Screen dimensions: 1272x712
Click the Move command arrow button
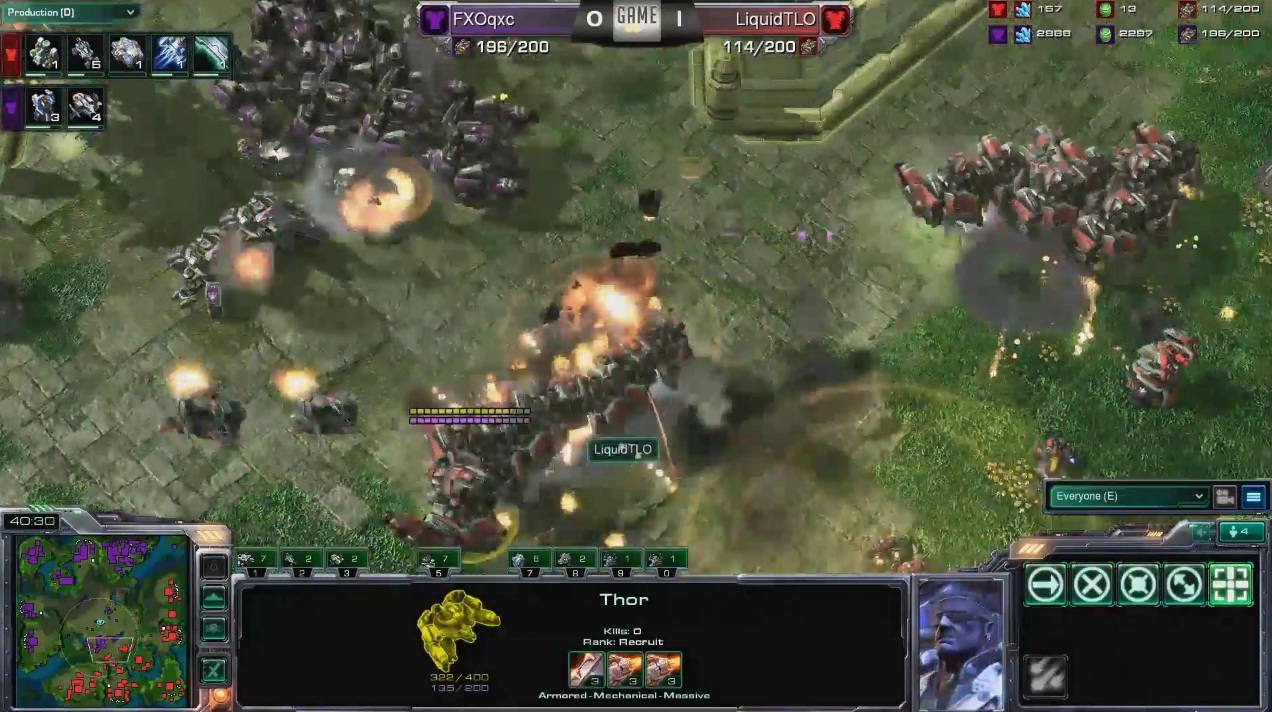tap(1046, 585)
